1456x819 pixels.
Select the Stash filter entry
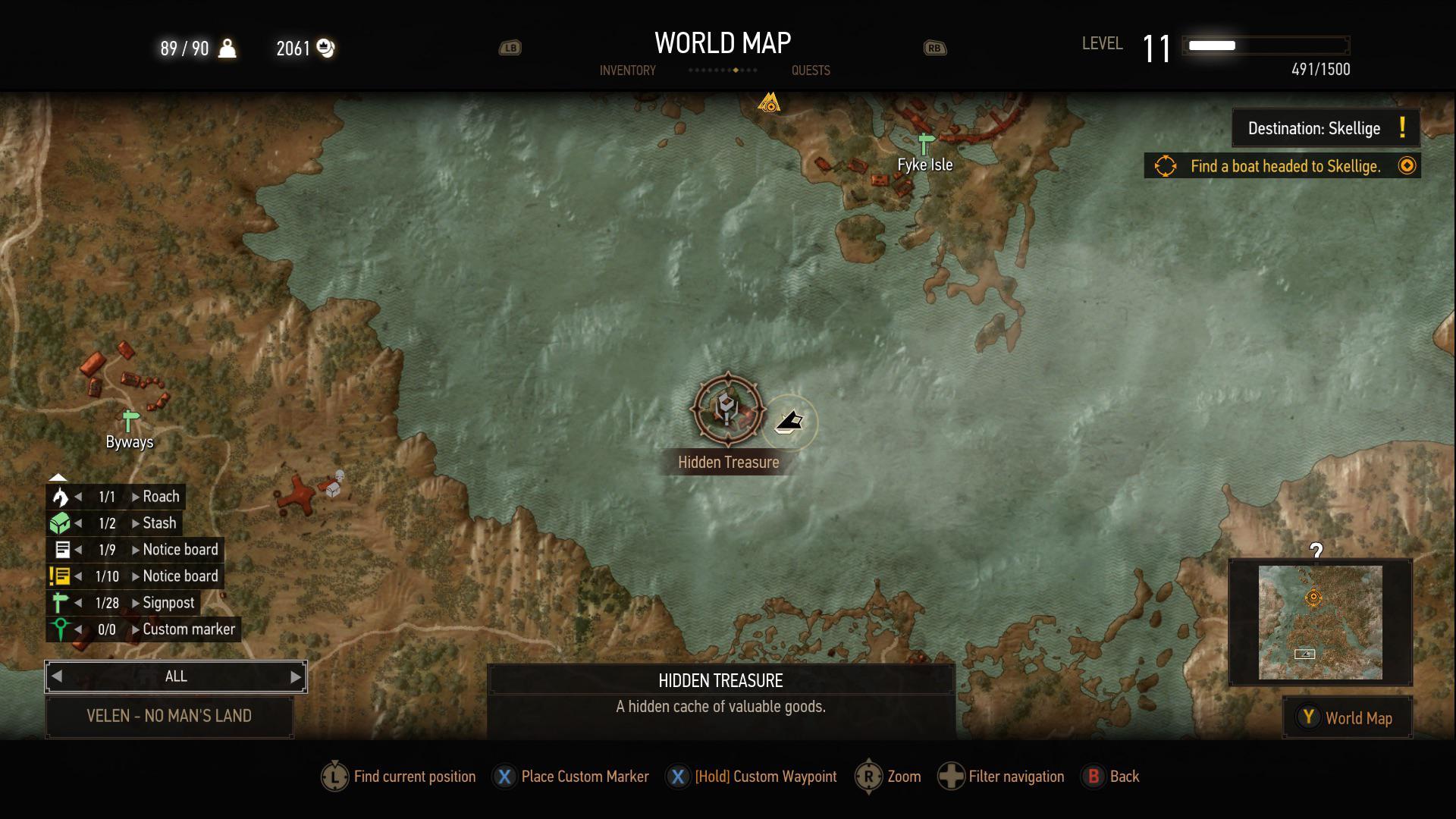pos(159,523)
